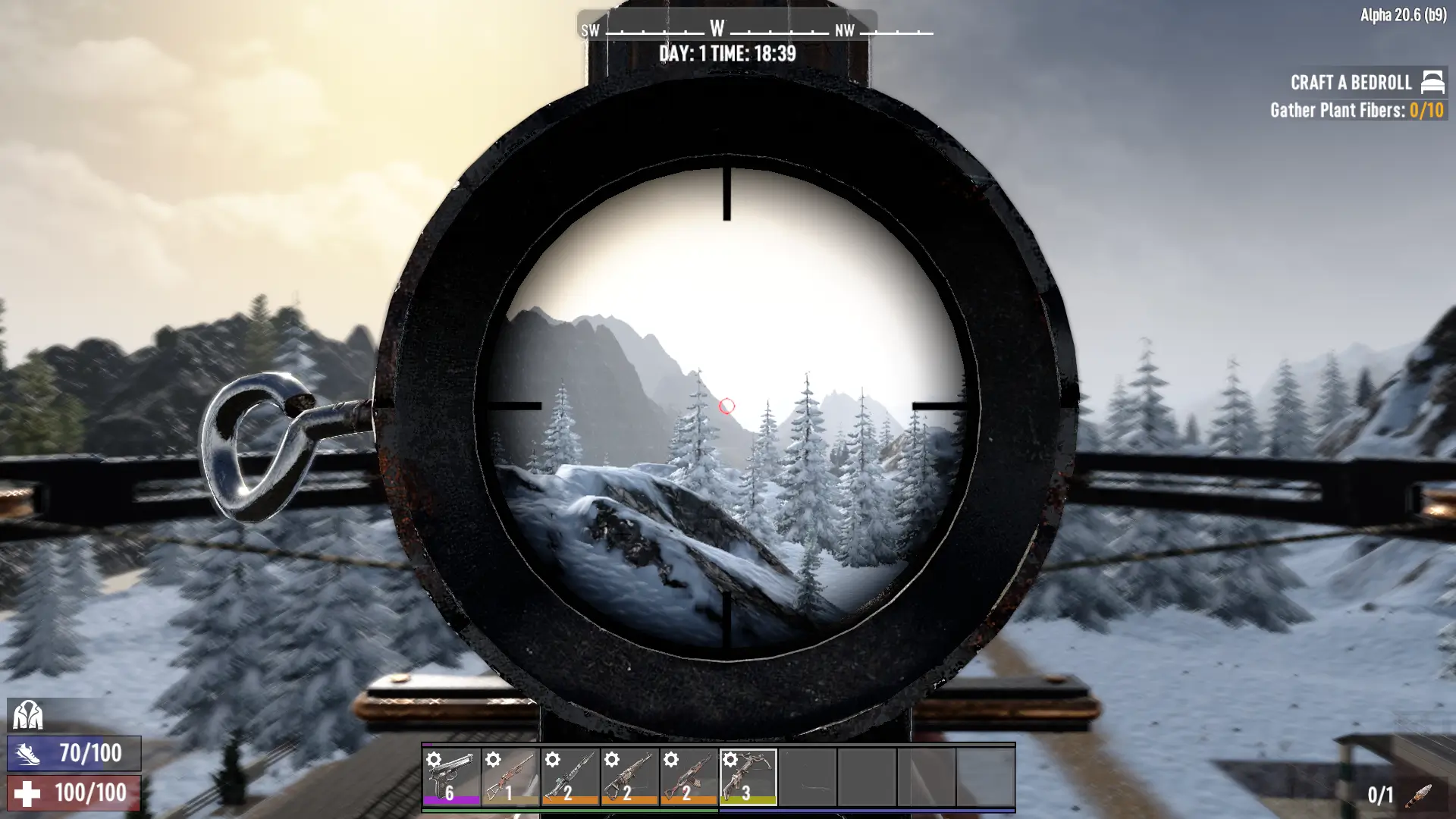This screenshot has width=1456, height=819.
Task: Open the Craft a Bedroll quest tracker
Action: (1351, 83)
